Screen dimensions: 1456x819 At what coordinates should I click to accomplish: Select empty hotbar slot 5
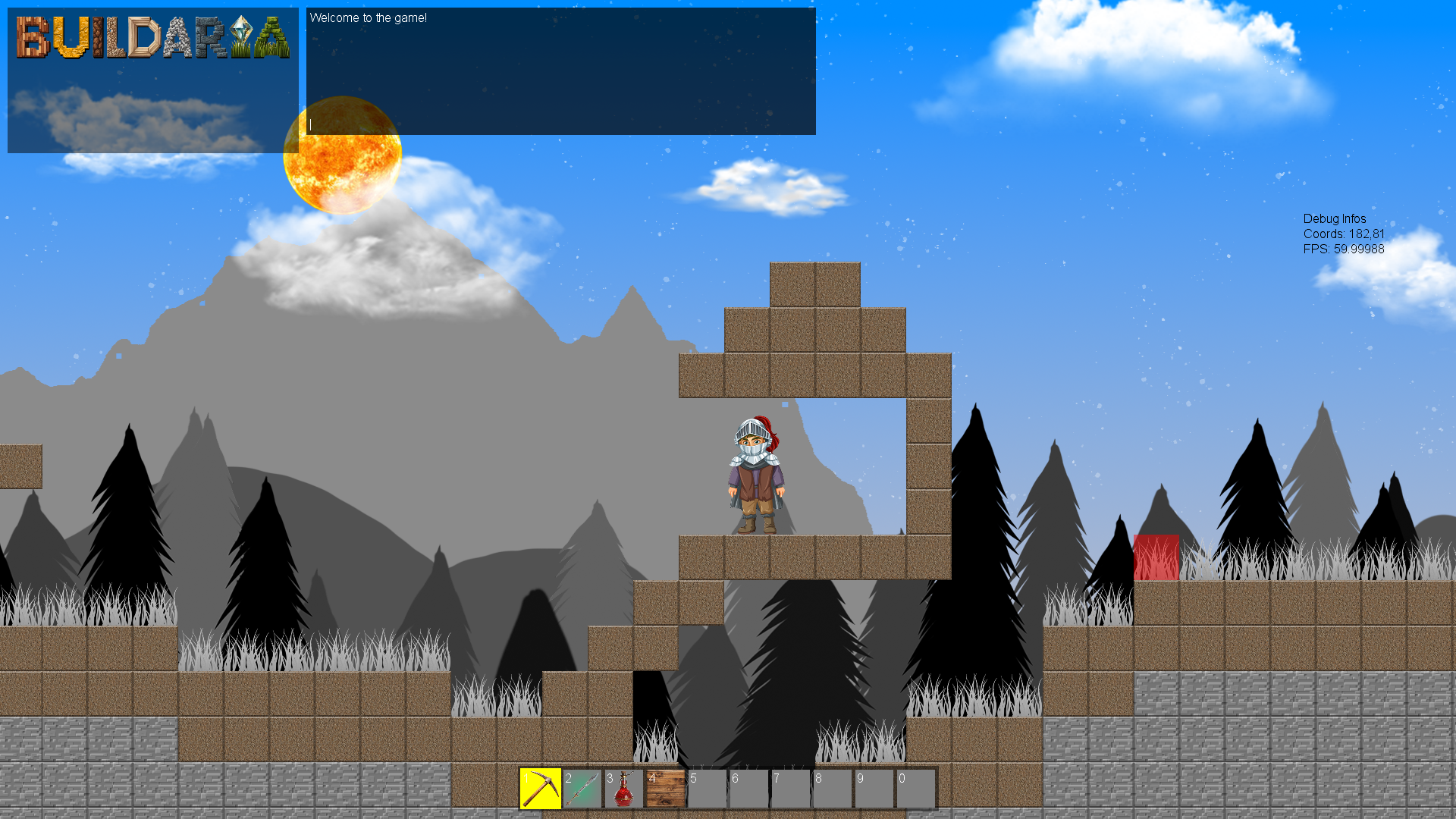708,789
